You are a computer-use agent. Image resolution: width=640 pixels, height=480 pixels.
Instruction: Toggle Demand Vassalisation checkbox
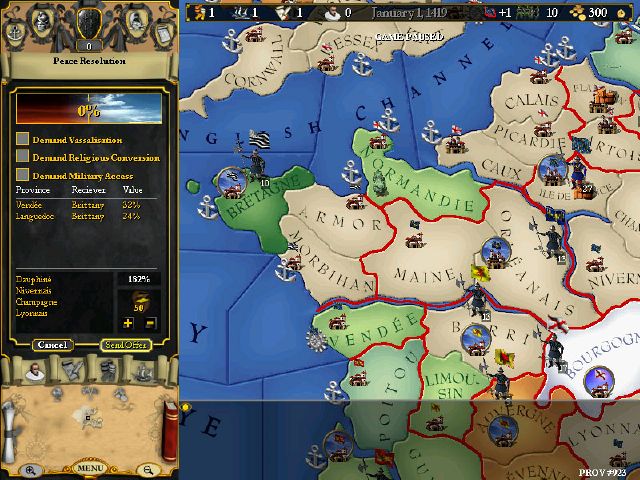point(22,140)
